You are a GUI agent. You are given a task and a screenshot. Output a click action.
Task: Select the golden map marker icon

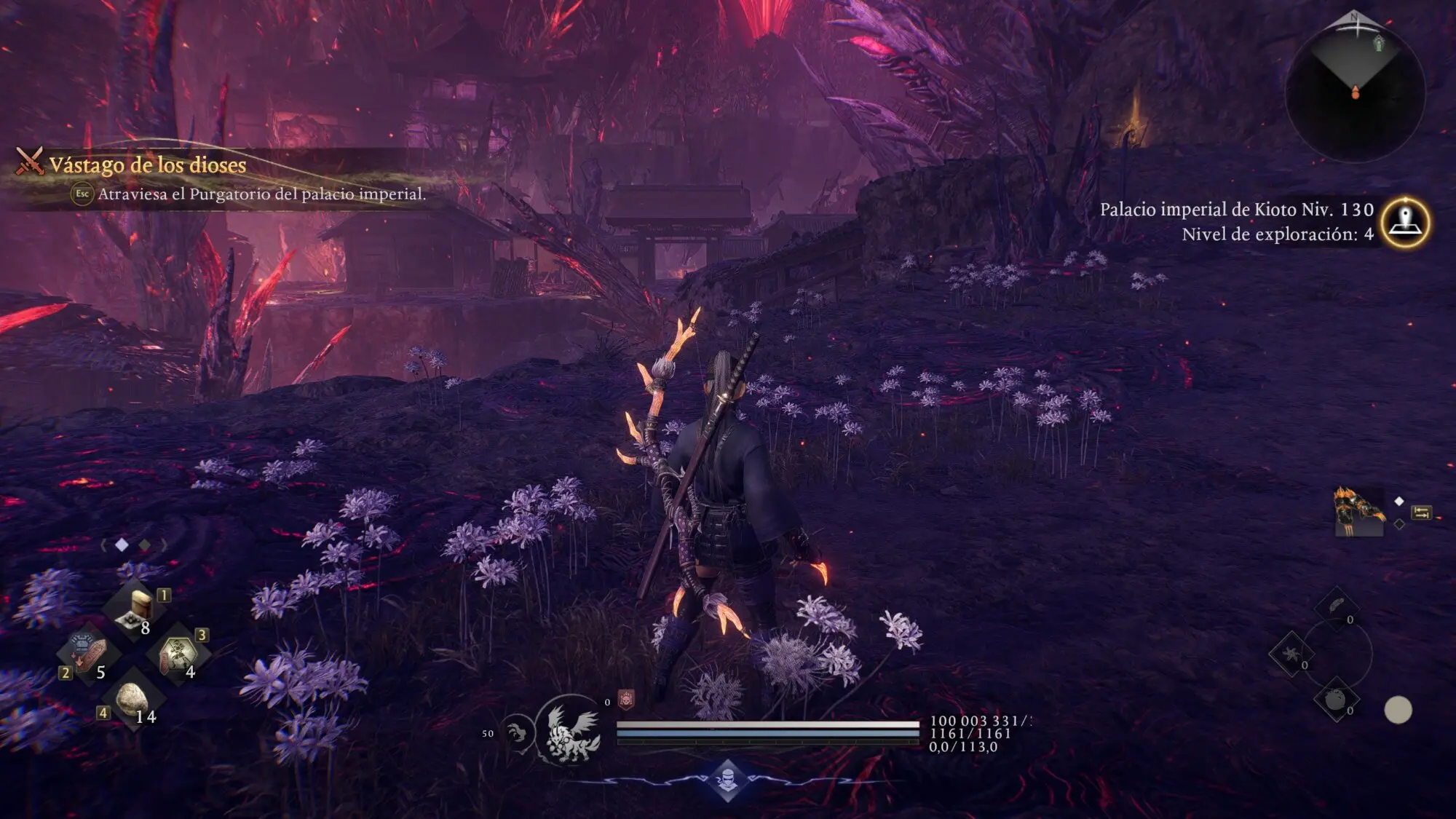pos(1405,223)
